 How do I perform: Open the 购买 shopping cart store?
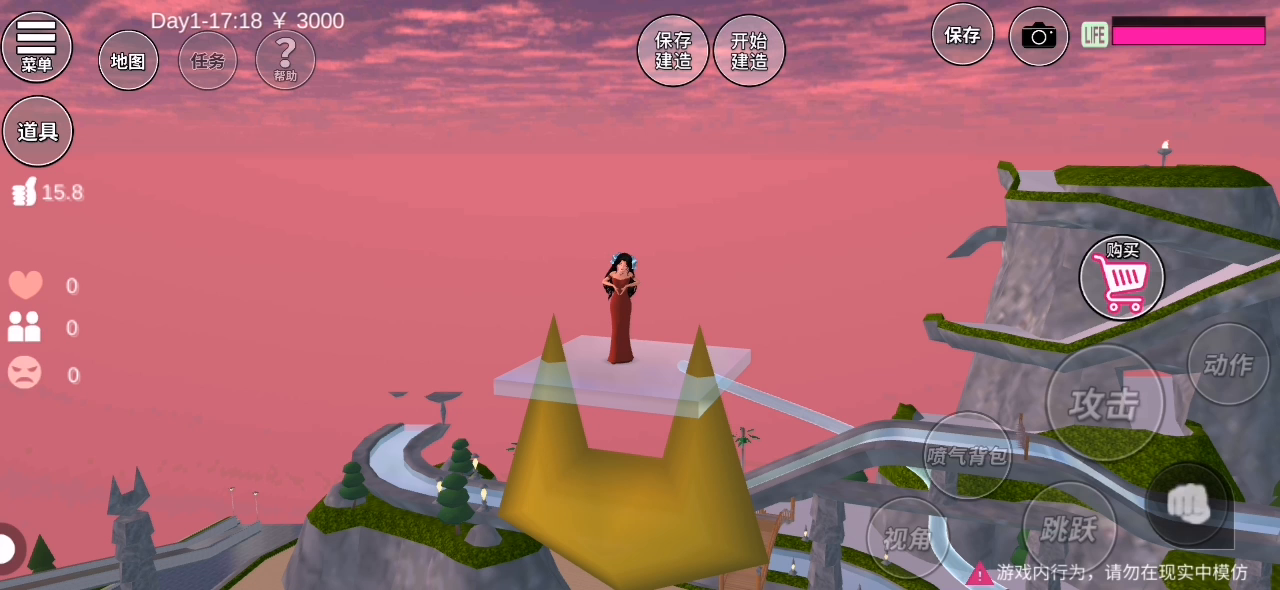point(1121,278)
